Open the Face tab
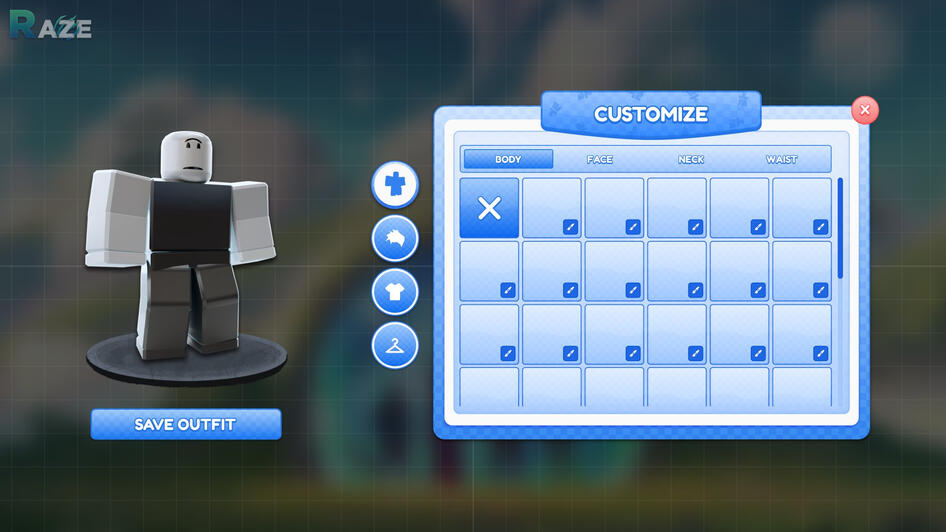The width and height of the screenshot is (946, 532). click(x=600, y=159)
